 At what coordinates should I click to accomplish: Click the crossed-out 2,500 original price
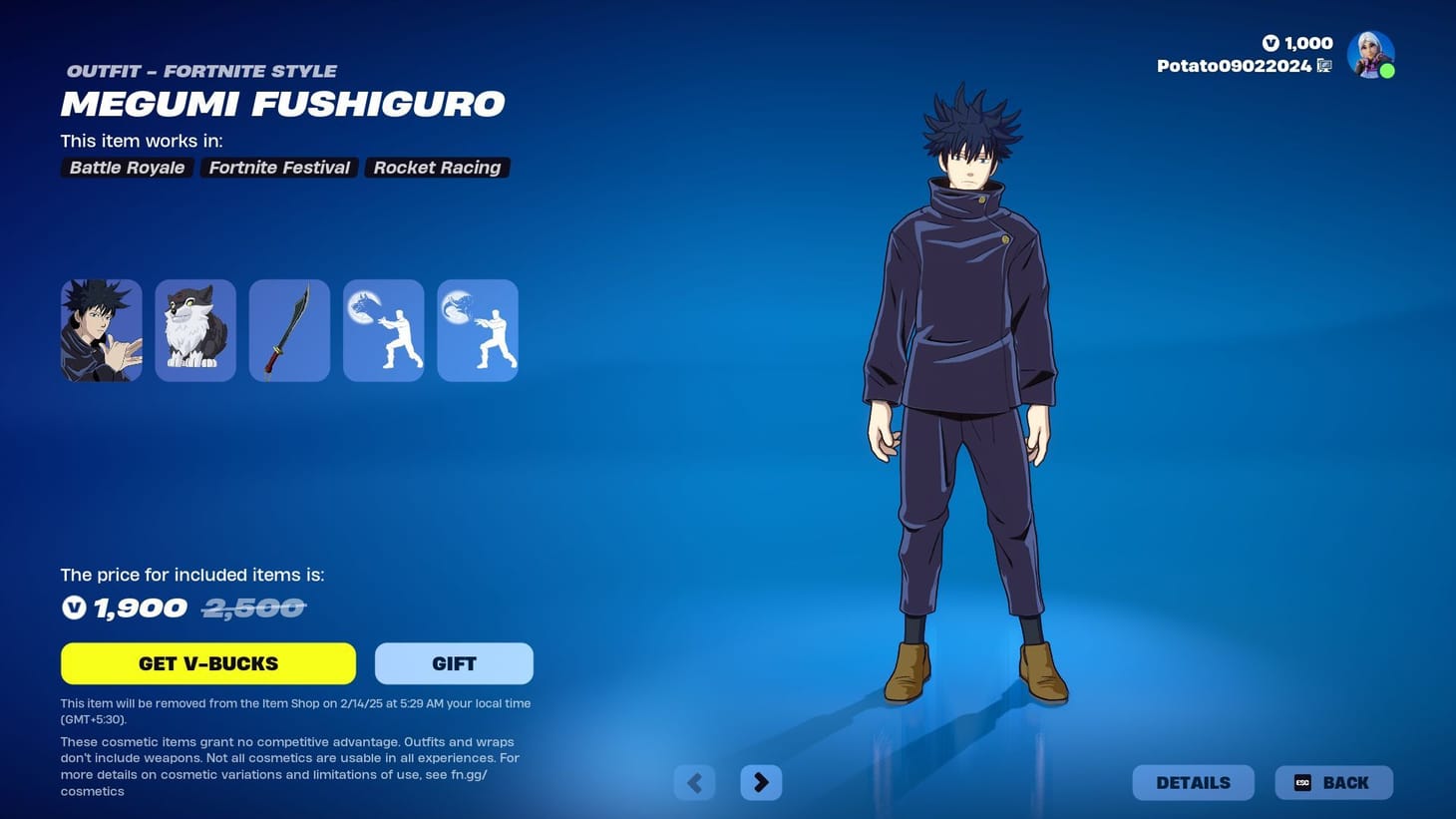(253, 607)
